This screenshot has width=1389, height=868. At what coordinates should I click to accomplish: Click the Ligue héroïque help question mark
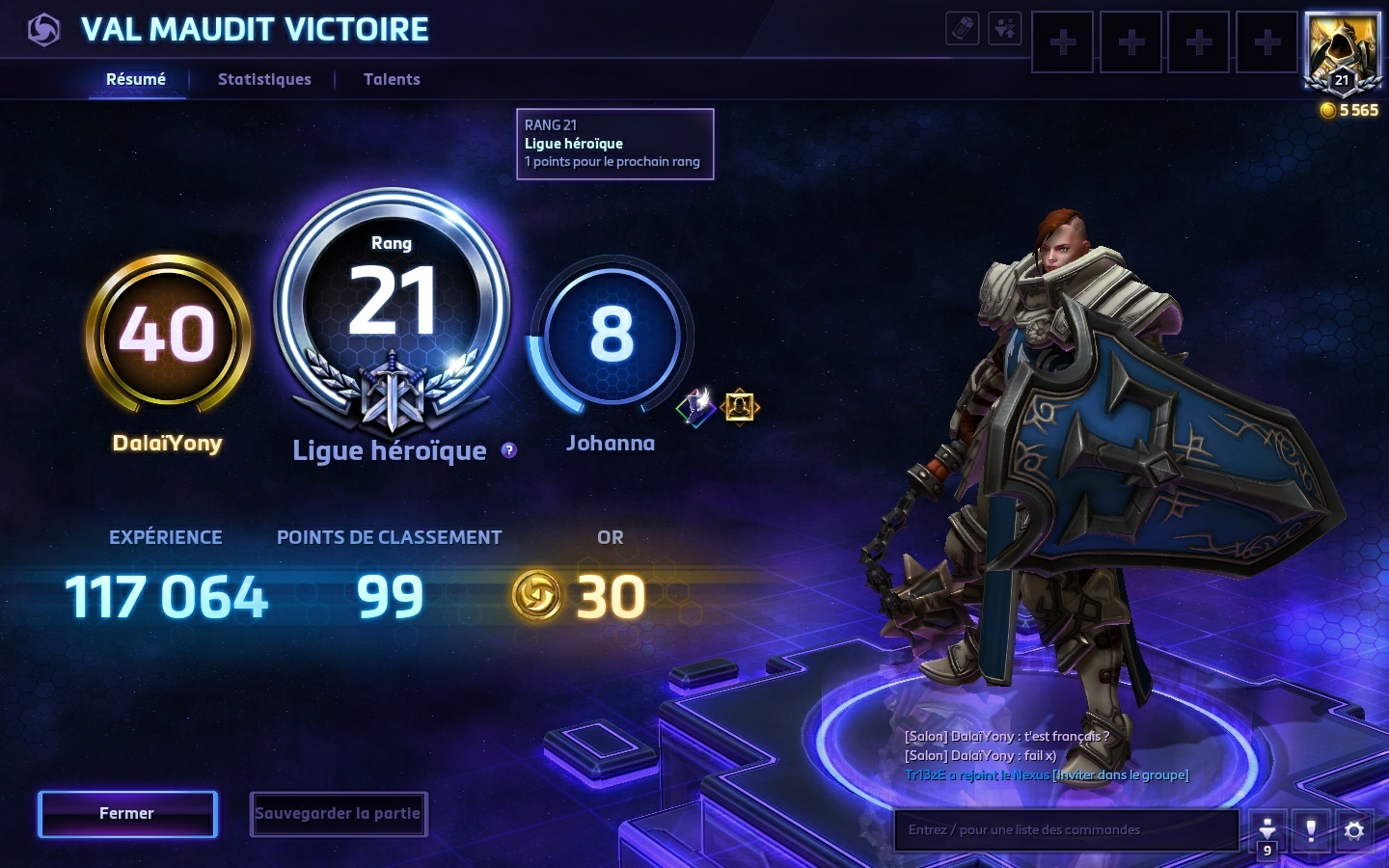(x=509, y=450)
